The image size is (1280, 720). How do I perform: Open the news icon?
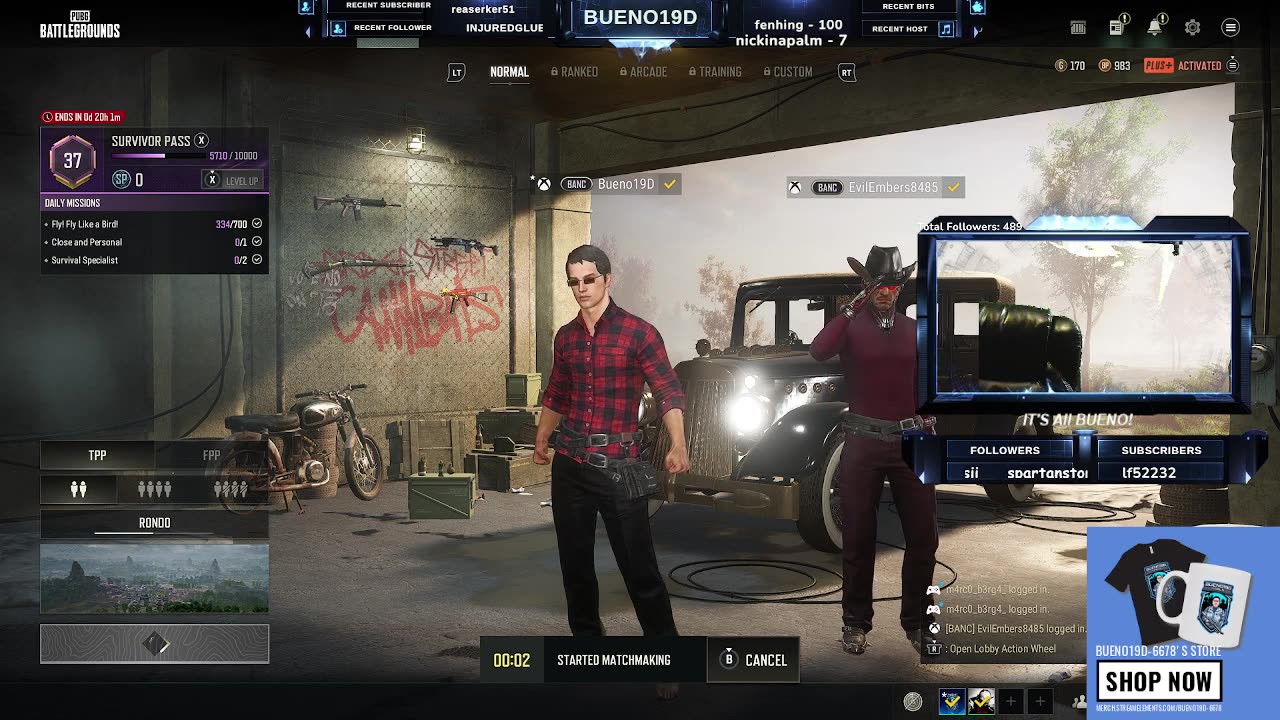point(1116,28)
